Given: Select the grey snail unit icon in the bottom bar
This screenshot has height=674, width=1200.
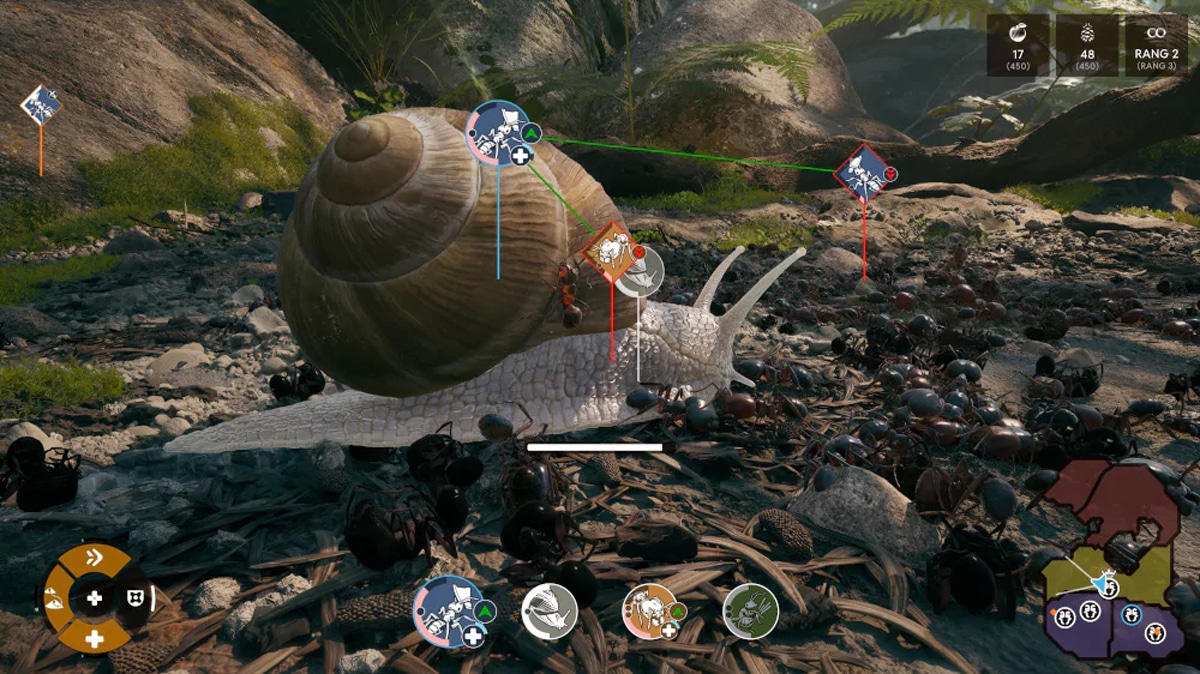Looking at the screenshot, I should (549, 611).
